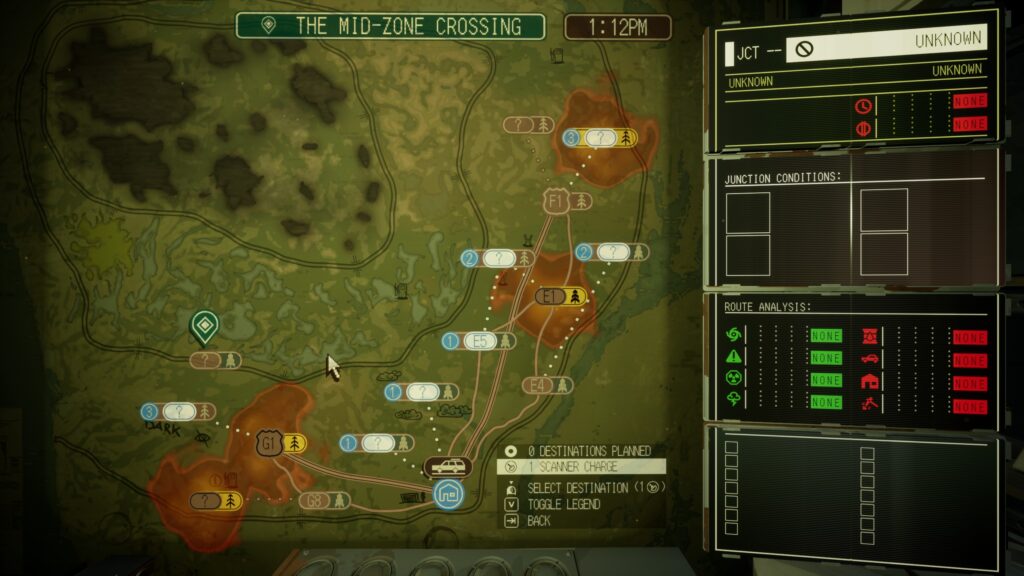Choose the E1 junction on the map
This screenshot has width=1024, height=576.
pos(552,296)
